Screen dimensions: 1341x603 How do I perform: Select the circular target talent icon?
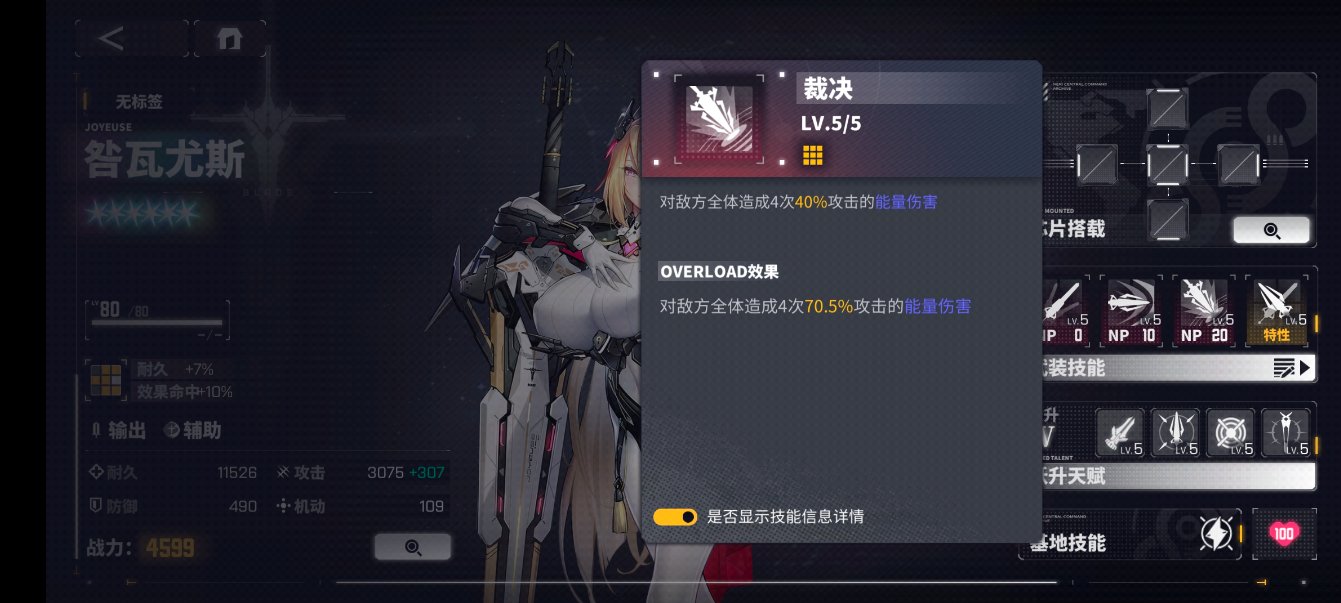[x=1231, y=433]
